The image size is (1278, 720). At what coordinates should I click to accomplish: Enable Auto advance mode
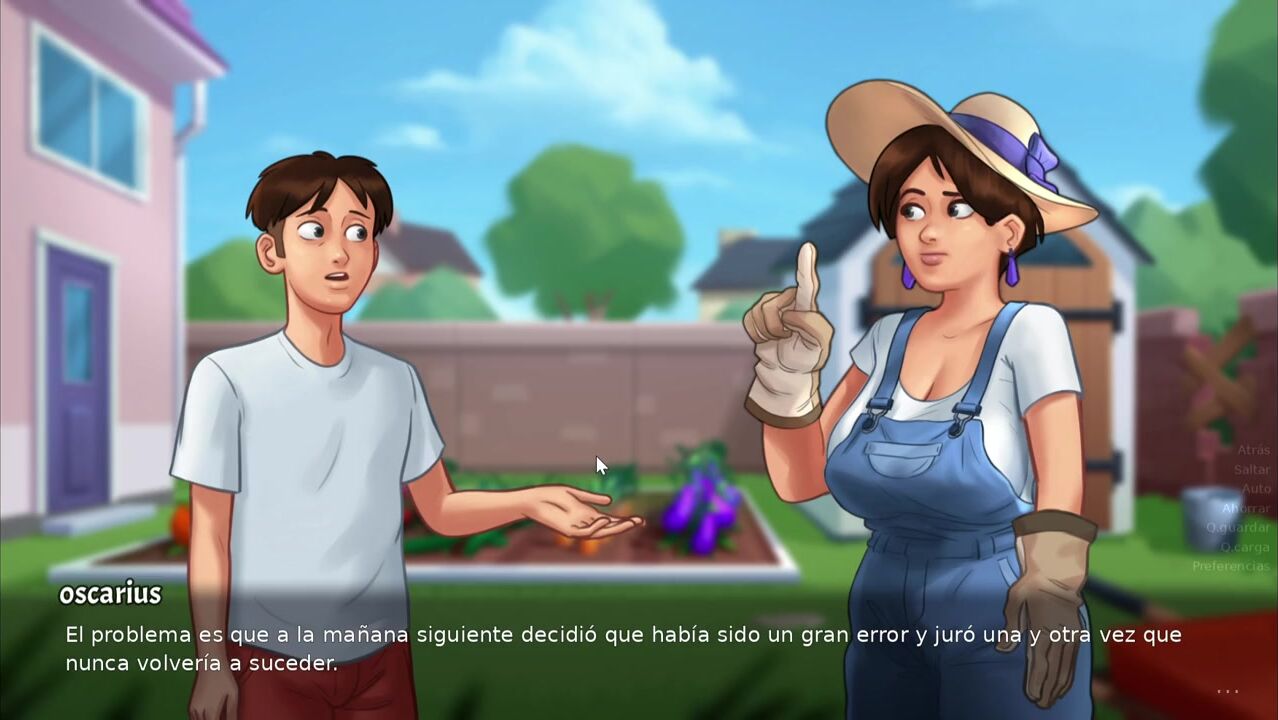(1255, 489)
